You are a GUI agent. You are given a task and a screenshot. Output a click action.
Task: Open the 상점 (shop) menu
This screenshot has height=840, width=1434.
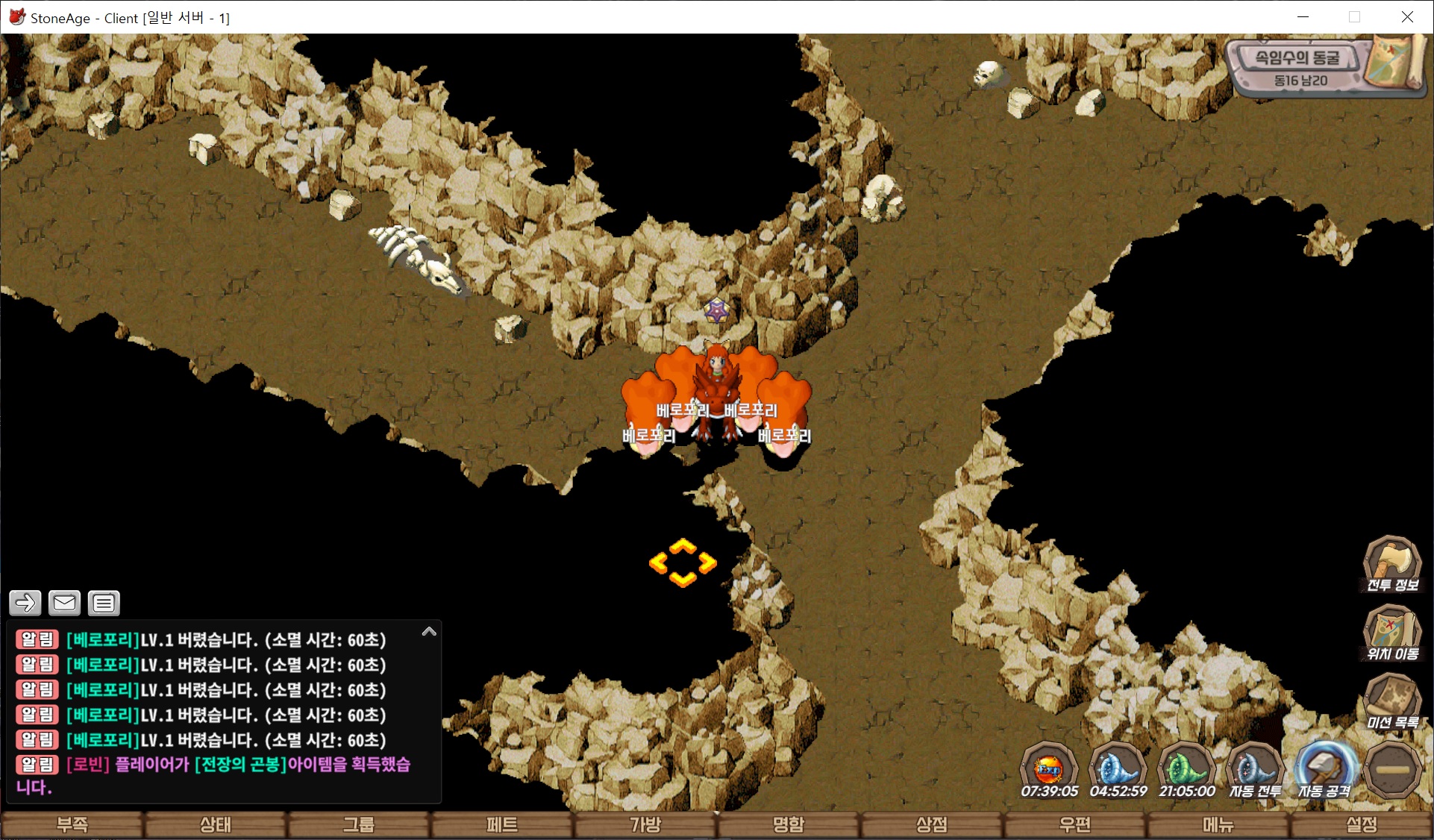pyautogui.click(x=931, y=824)
